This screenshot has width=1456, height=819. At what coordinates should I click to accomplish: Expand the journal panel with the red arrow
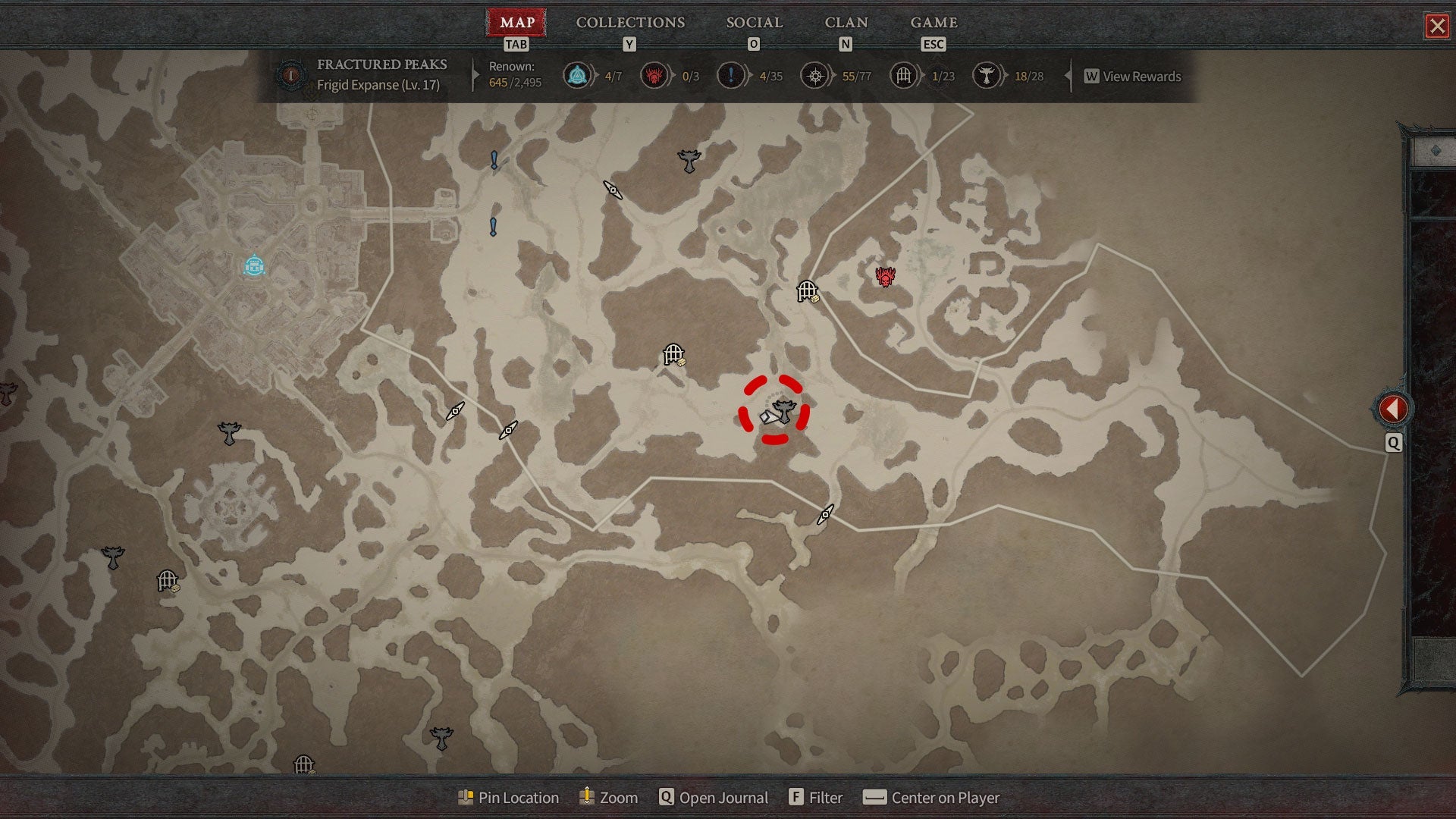pos(1392,409)
